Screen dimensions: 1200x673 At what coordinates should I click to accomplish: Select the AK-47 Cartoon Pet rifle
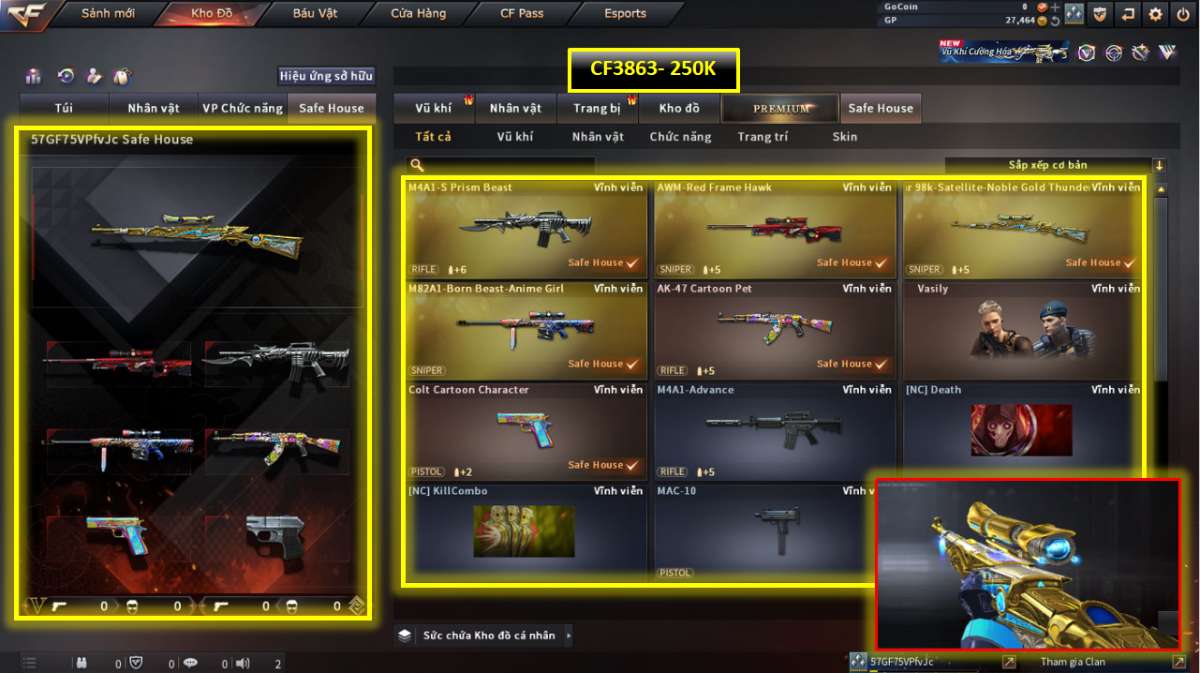tap(773, 329)
